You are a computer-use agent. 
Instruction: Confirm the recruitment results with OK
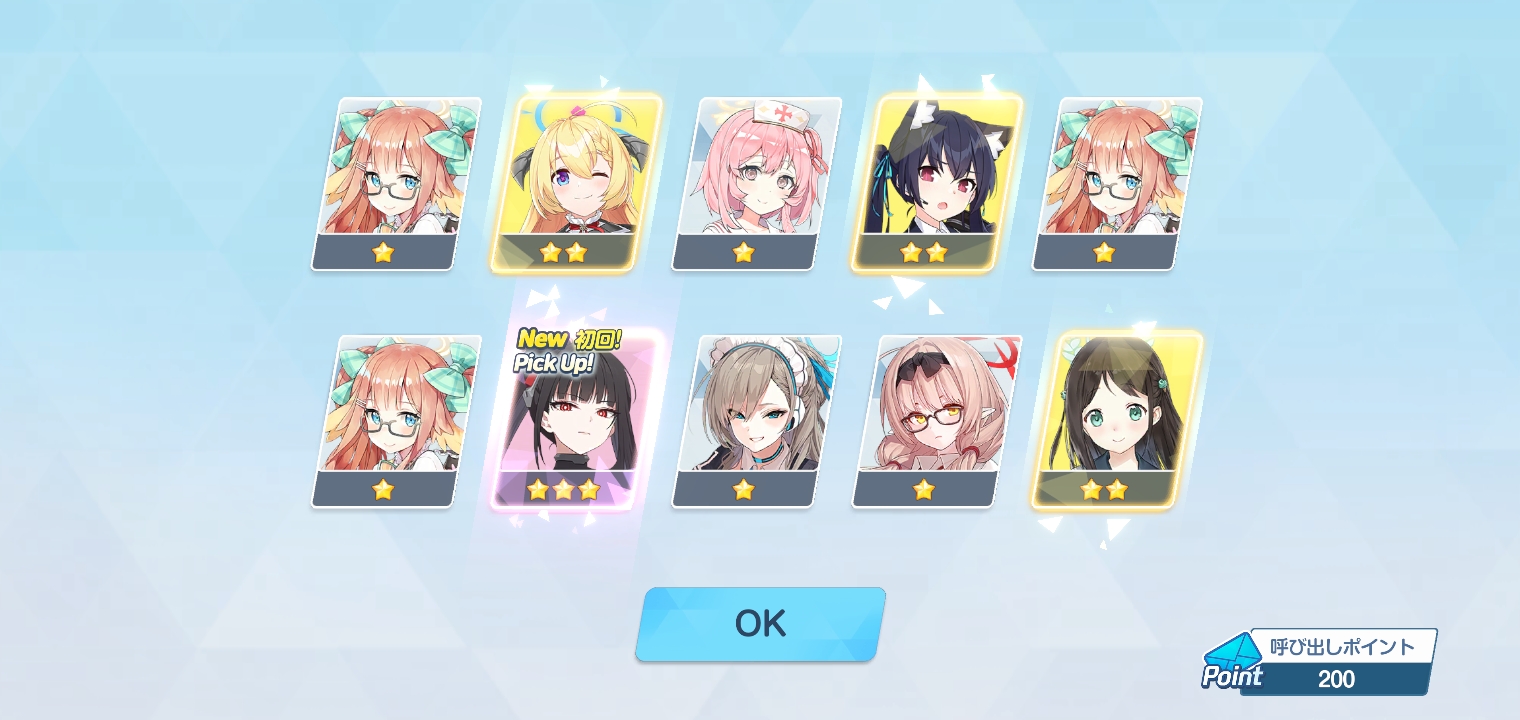coord(760,624)
